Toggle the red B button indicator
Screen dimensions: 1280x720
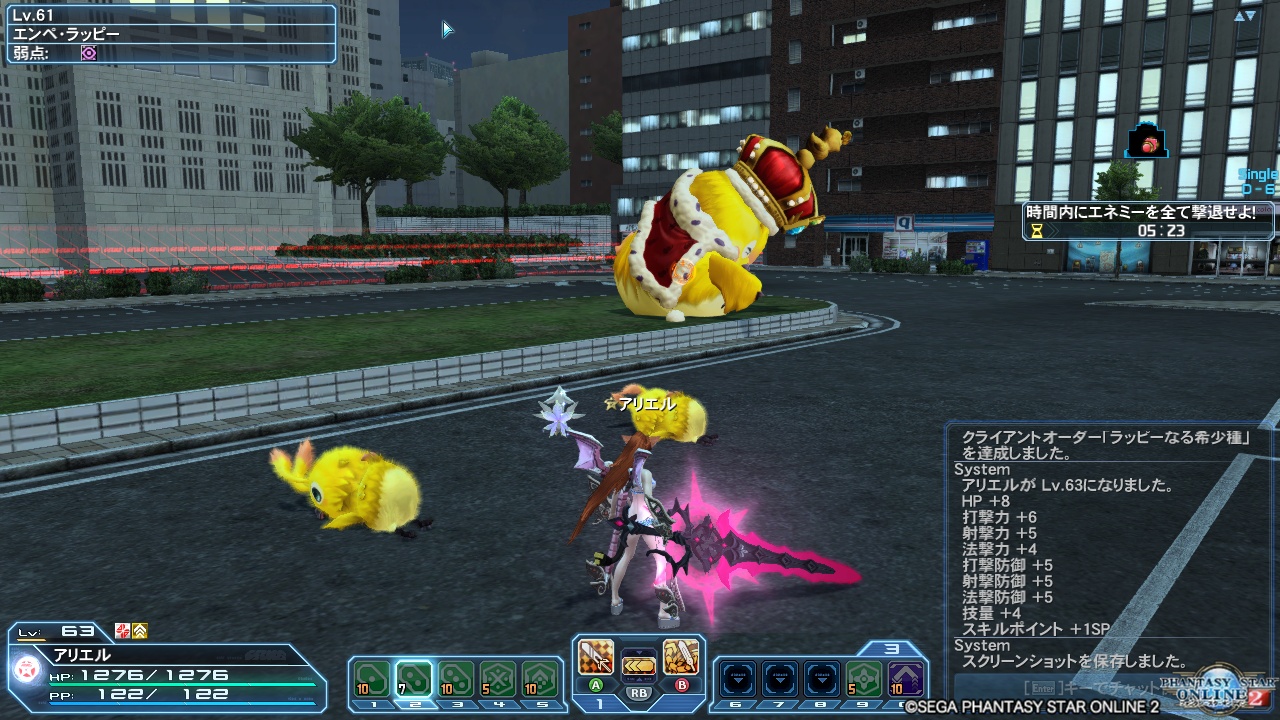click(680, 684)
